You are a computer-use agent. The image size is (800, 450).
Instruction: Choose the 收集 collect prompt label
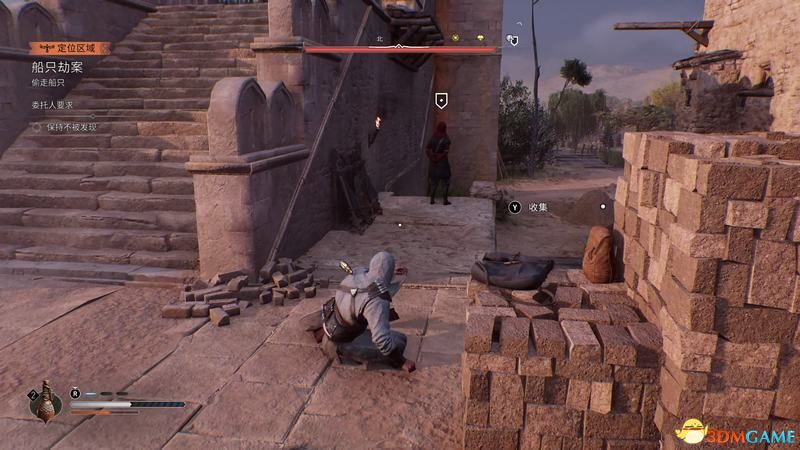coord(538,207)
